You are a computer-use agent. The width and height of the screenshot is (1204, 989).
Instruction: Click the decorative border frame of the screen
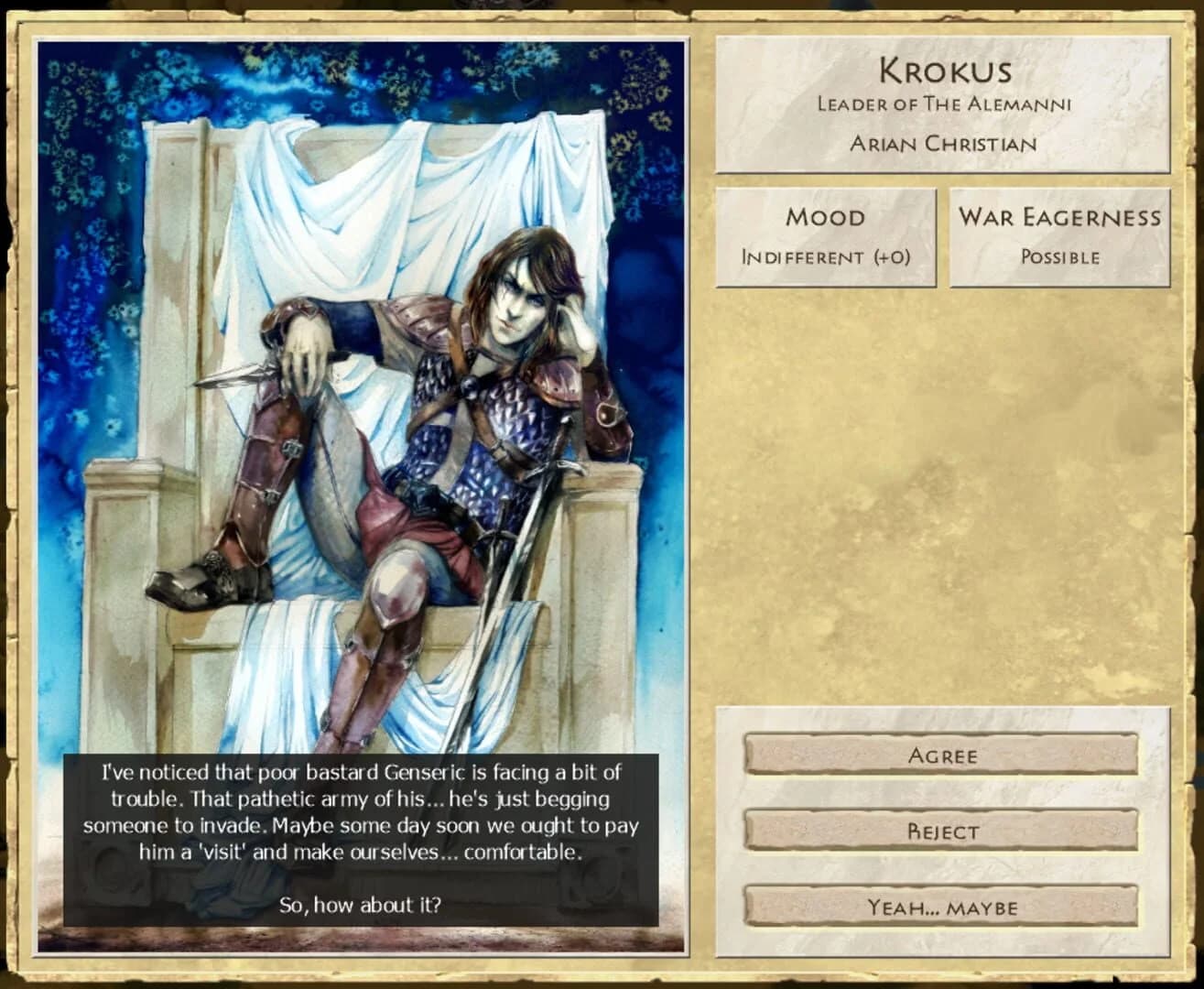(602, 13)
